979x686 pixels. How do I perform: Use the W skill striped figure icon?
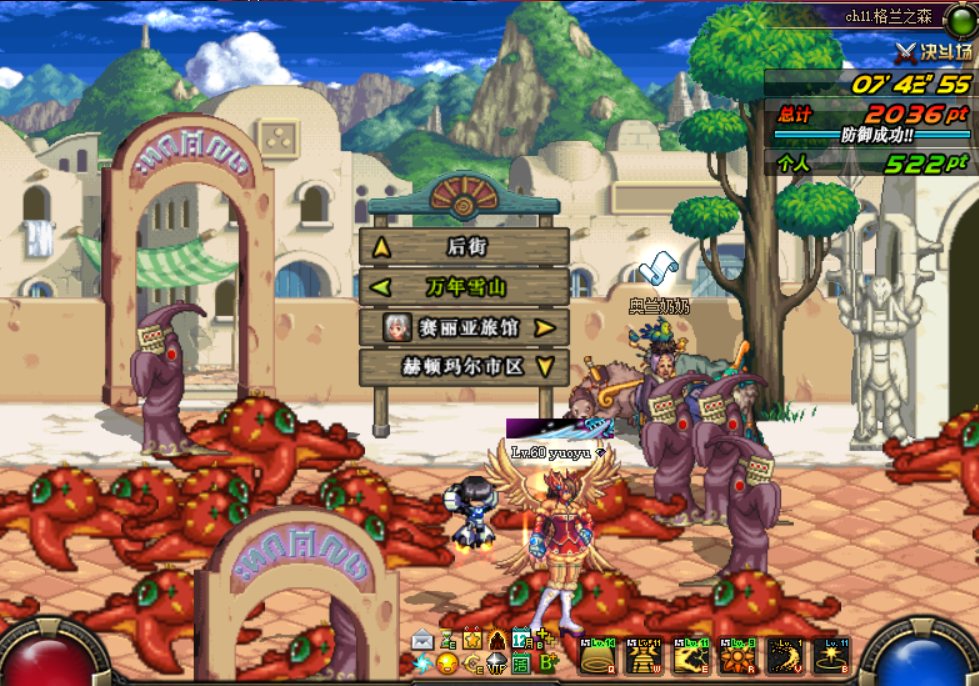(x=644, y=656)
